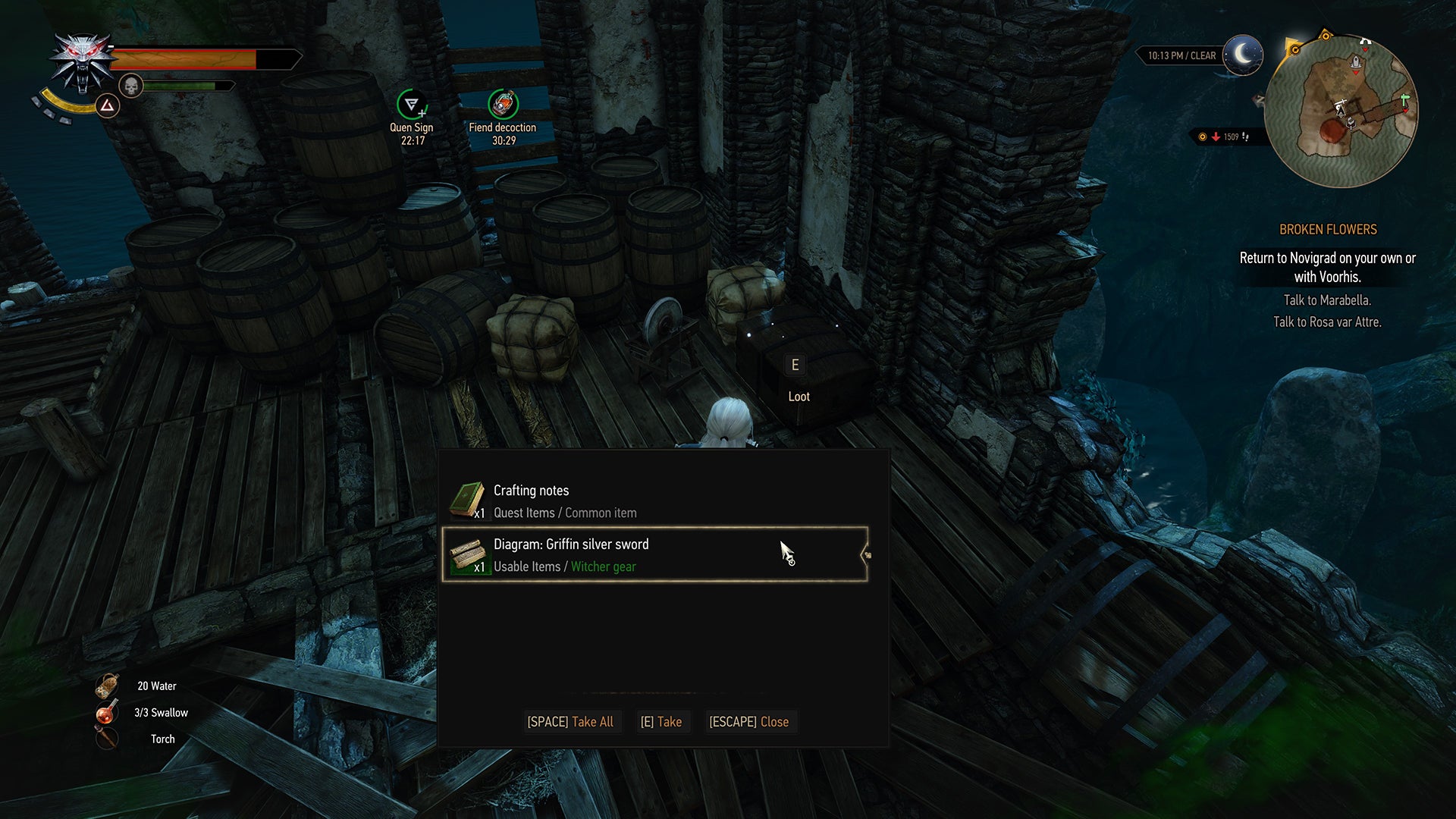This screenshot has height=819, width=1456.
Task: Select the Talk to Marabella objective
Action: pos(1326,300)
